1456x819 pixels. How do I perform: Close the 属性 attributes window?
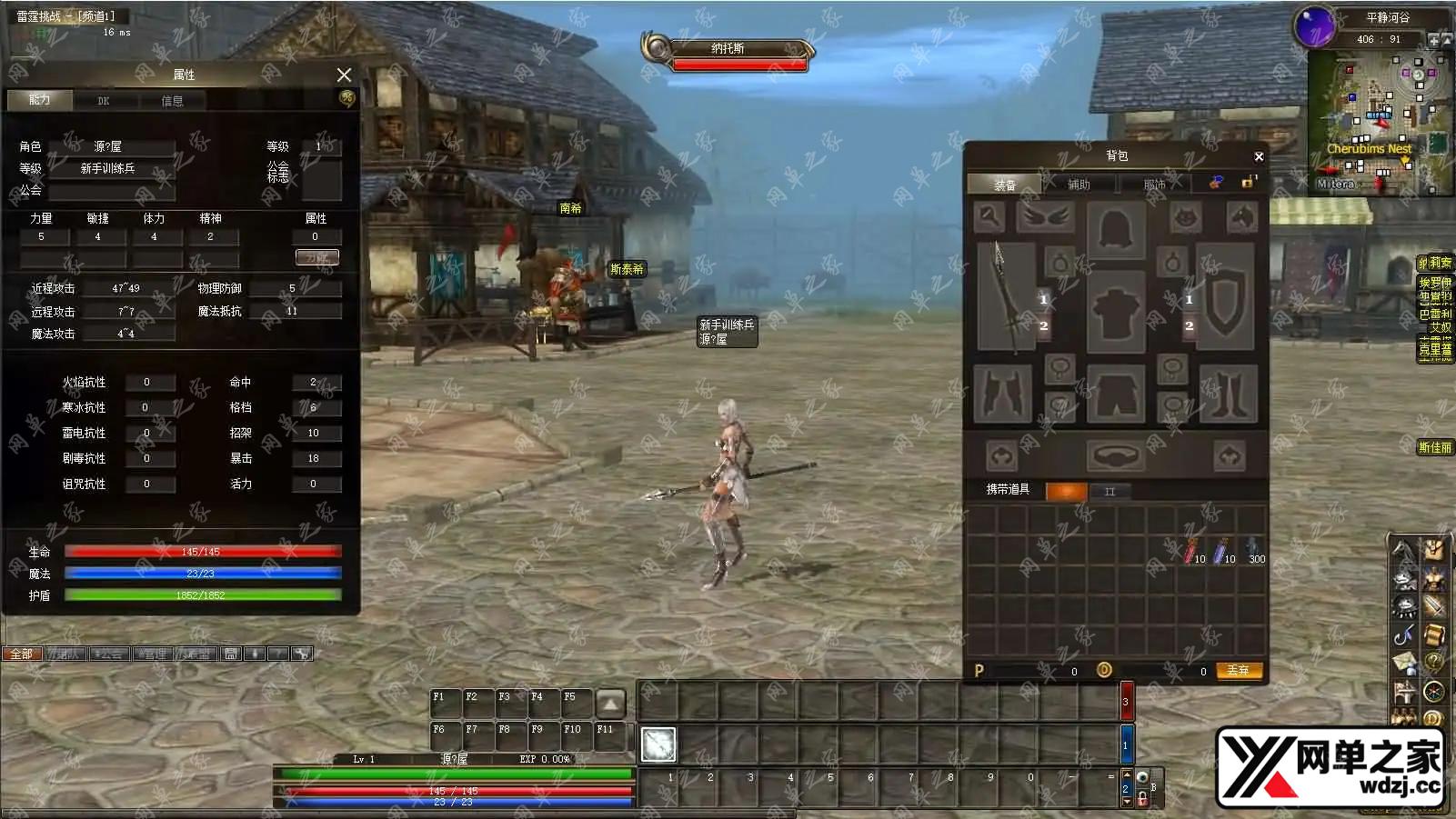point(344,75)
